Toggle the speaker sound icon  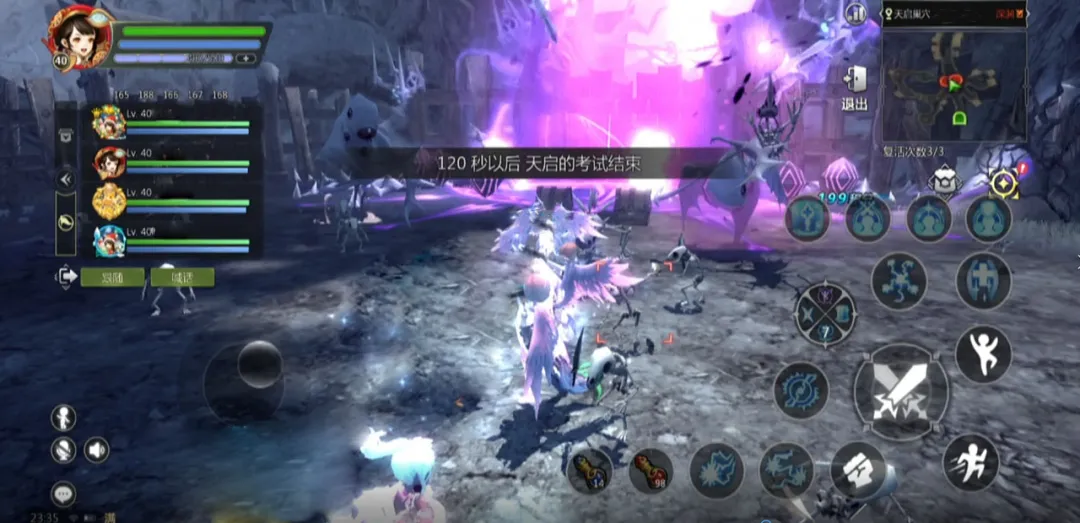[x=97, y=450]
